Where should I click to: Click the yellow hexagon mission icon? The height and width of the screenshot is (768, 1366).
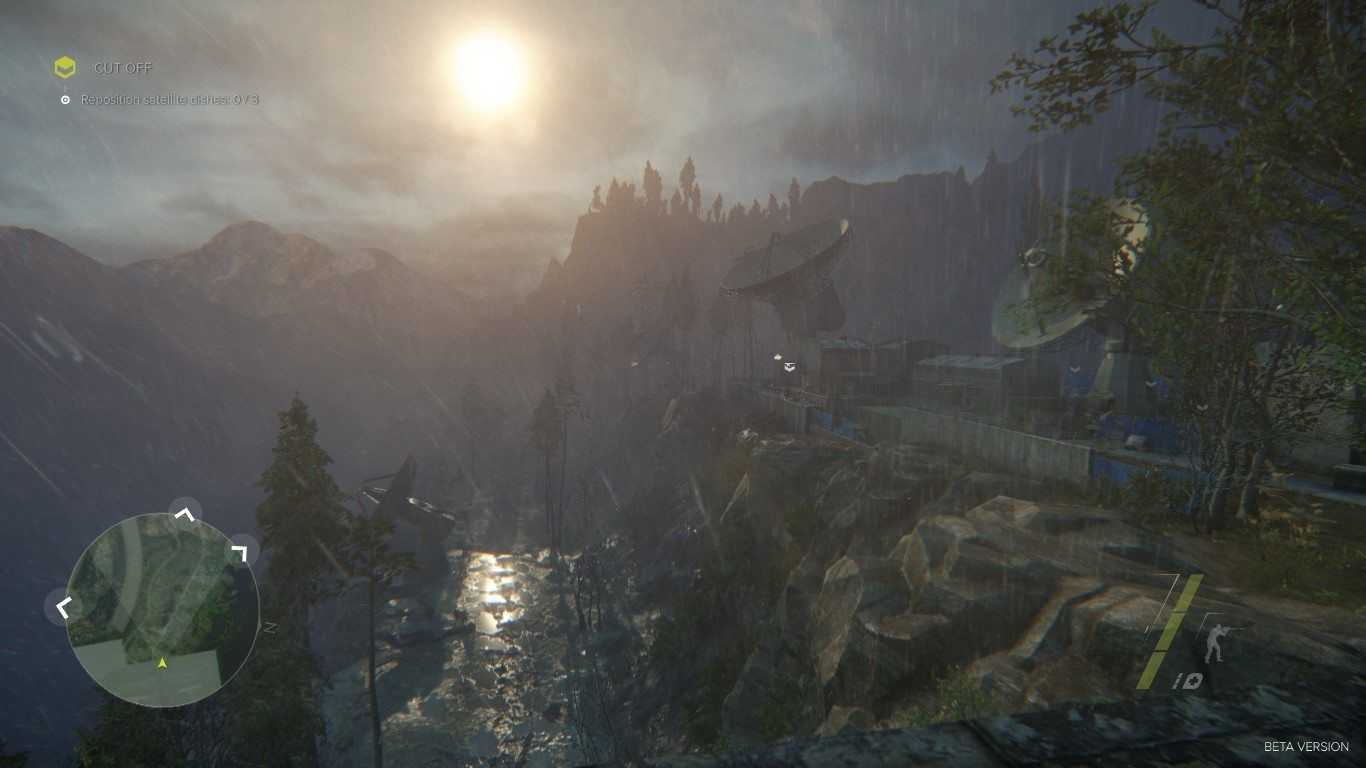point(65,67)
